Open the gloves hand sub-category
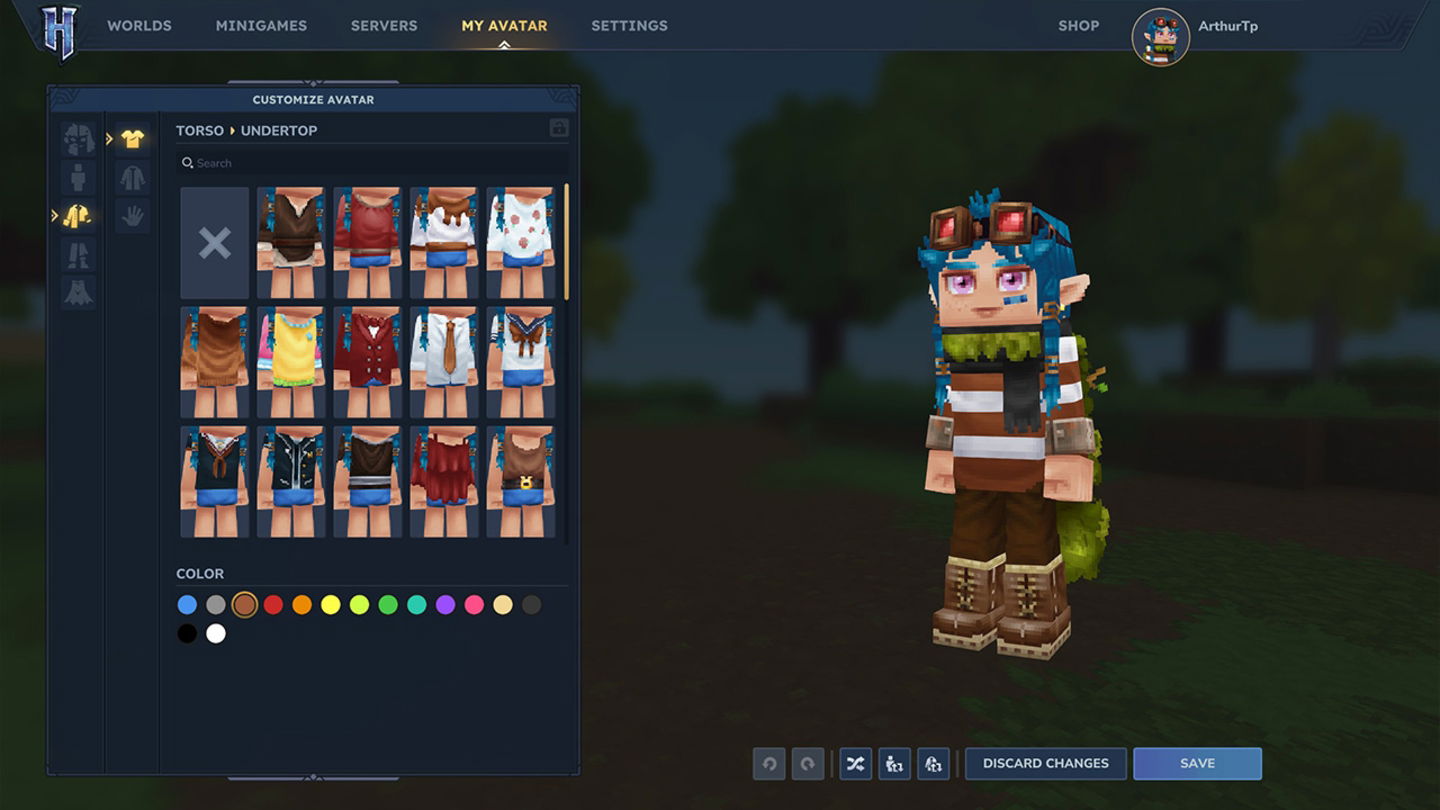The width and height of the screenshot is (1440, 810). pos(133,215)
